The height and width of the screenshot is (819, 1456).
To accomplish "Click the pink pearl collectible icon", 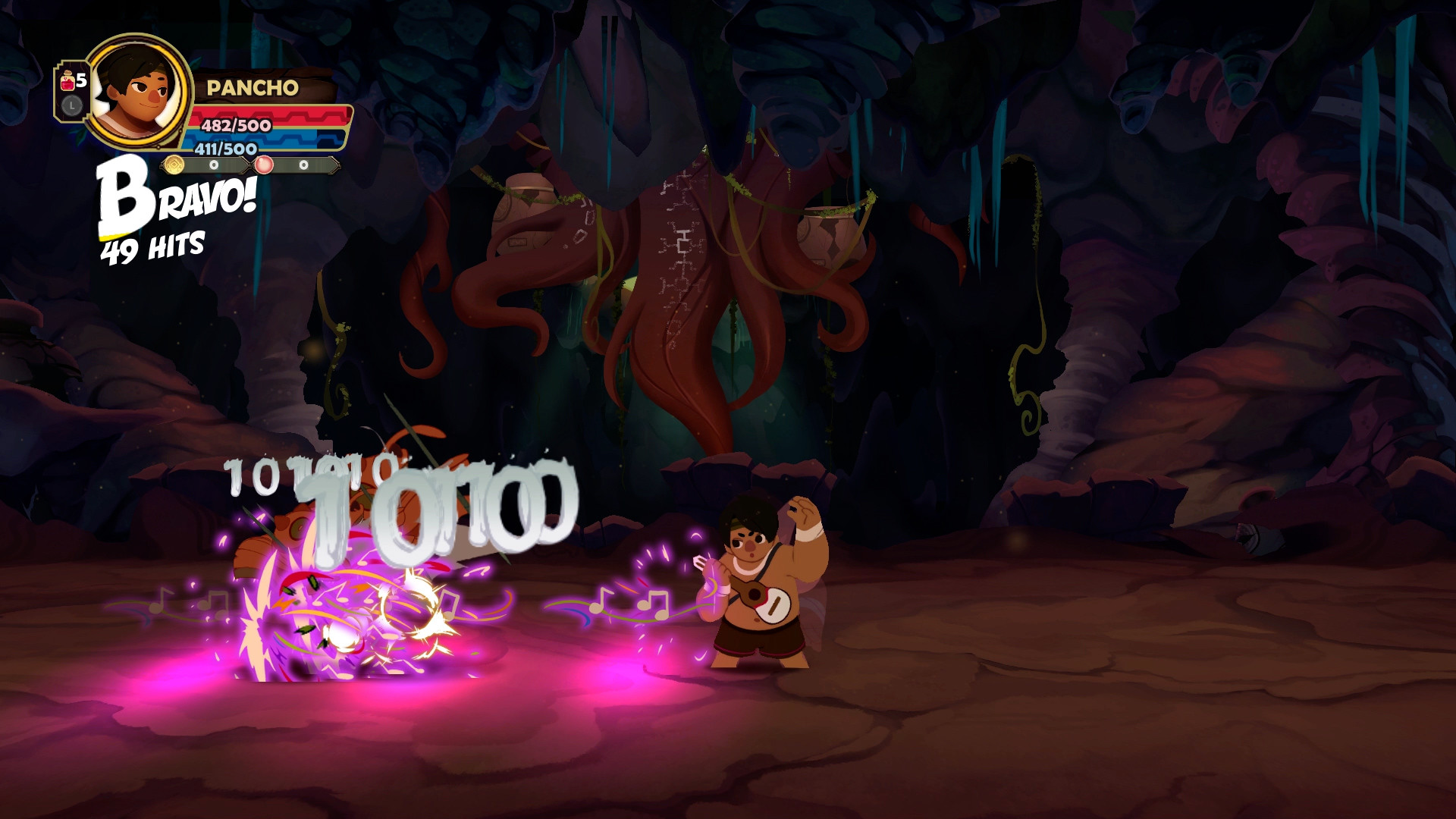I will [x=263, y=166].
